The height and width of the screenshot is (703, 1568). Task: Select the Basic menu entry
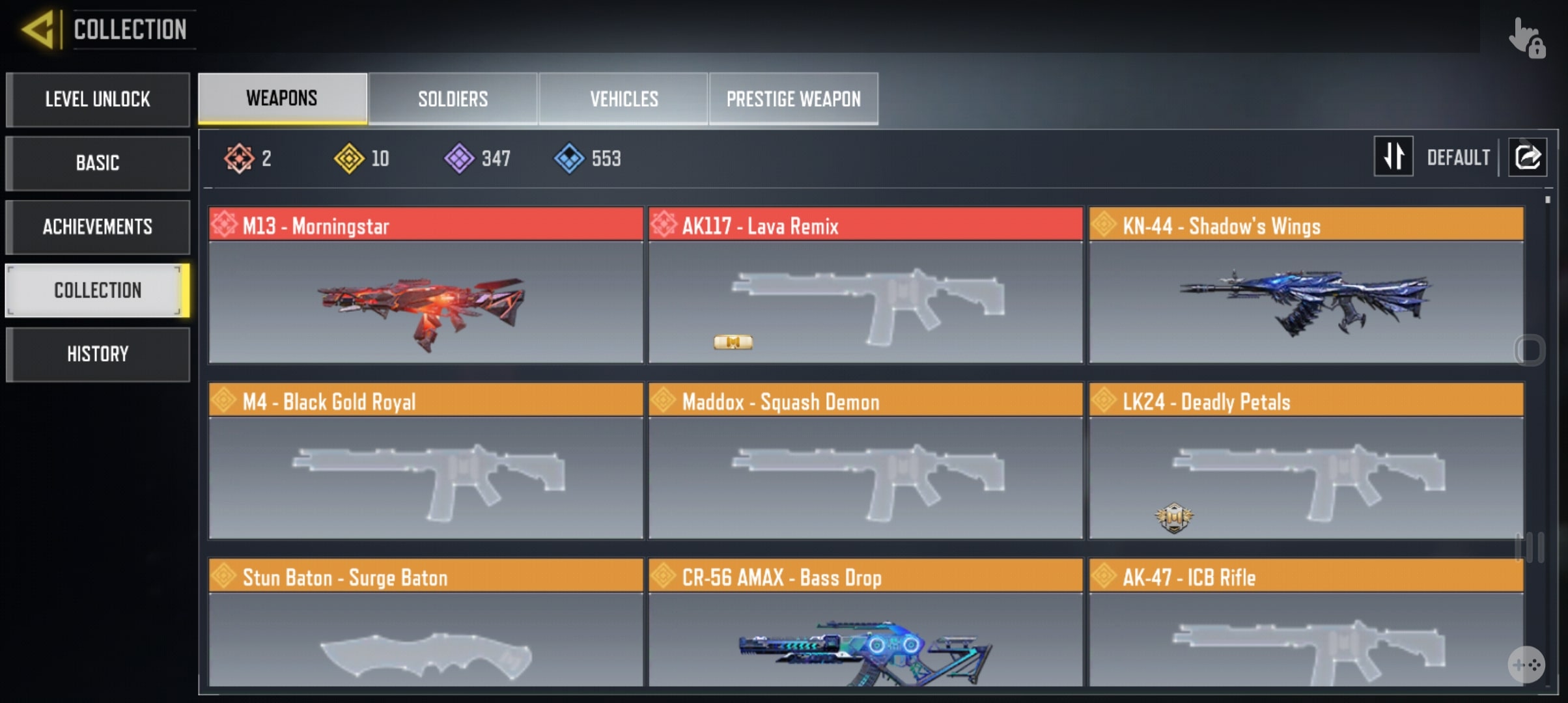98,163
